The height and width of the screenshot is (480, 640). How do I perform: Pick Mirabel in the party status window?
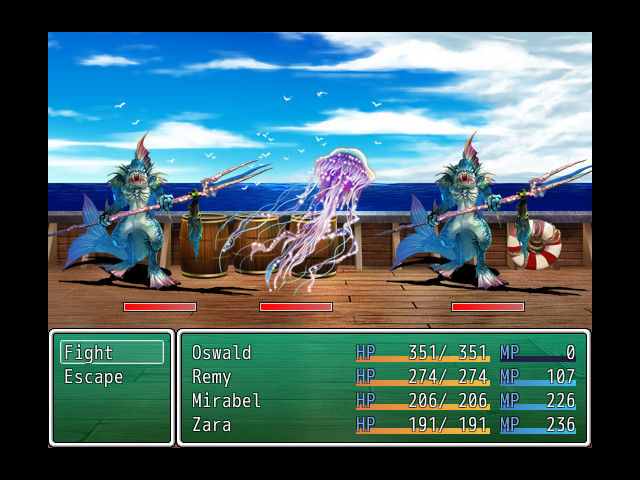click(383, 401)
